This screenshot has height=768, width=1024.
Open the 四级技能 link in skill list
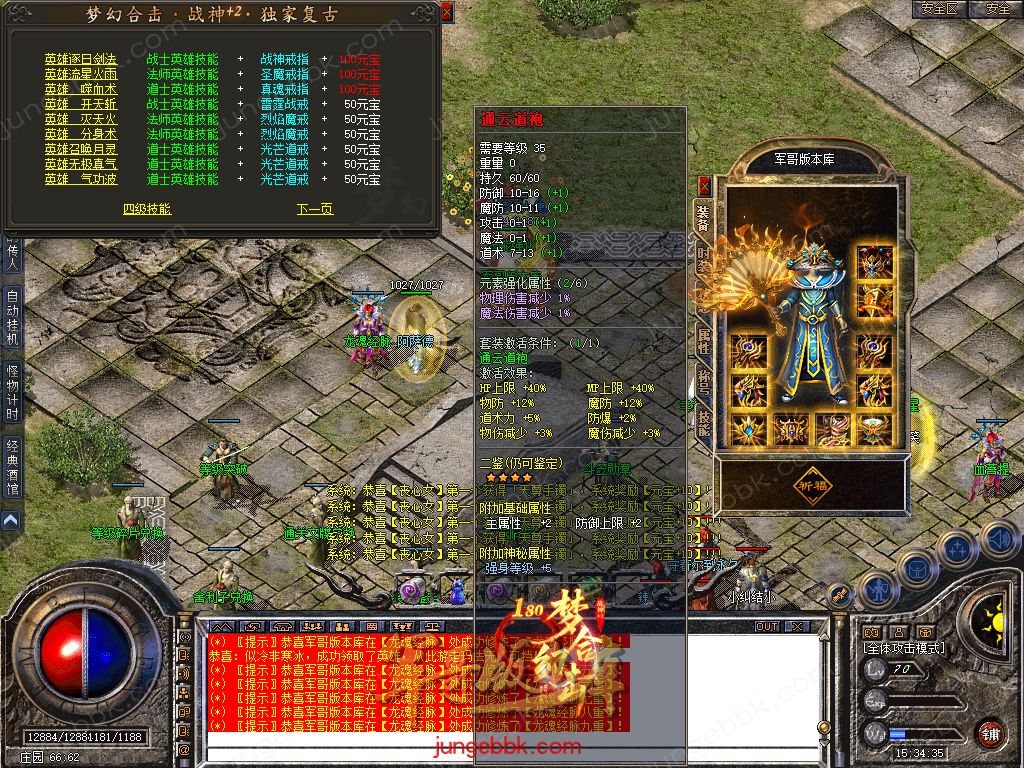click(x=147, y=209)
